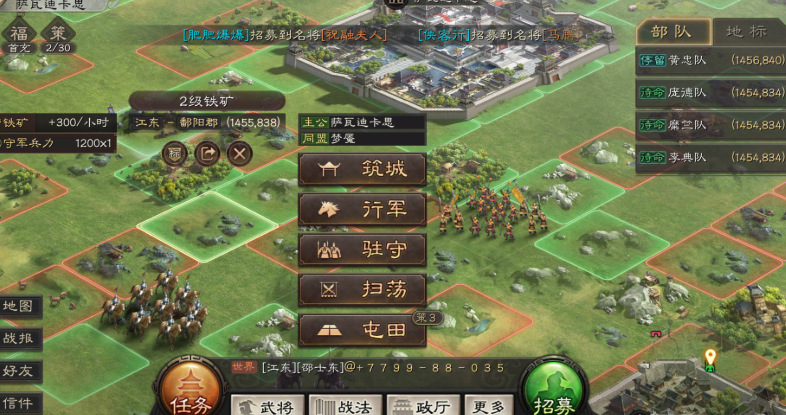Close the iron mine tile popup
786x415 pixels.
click(x=239, y=153)
